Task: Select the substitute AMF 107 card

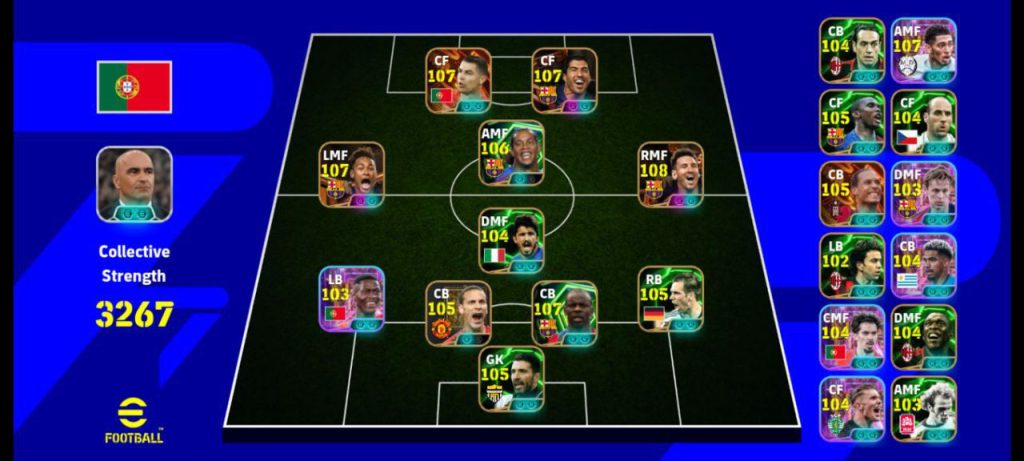Action: tap(923, 50)
